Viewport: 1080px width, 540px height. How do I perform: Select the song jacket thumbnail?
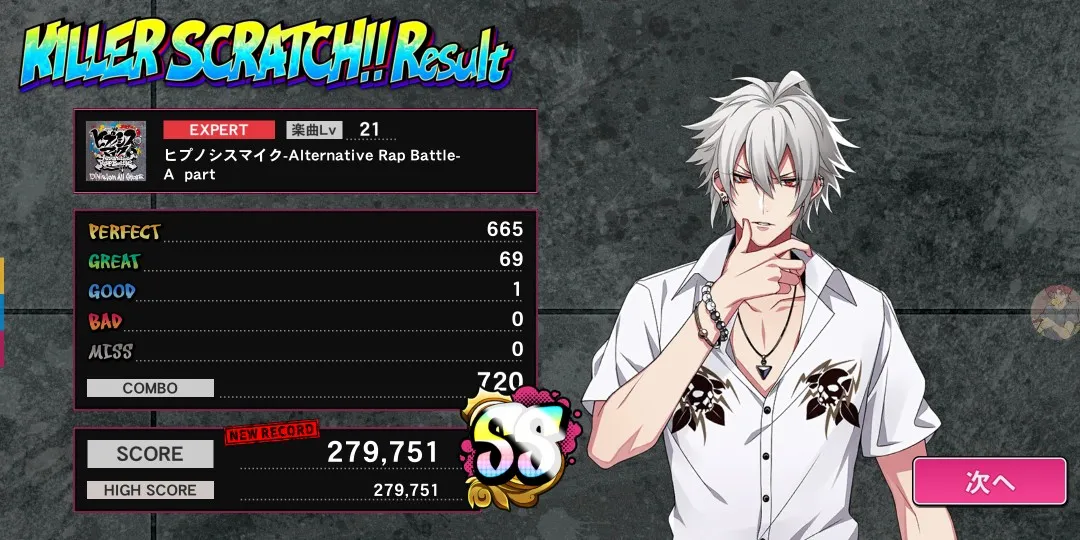coord(115,150)
